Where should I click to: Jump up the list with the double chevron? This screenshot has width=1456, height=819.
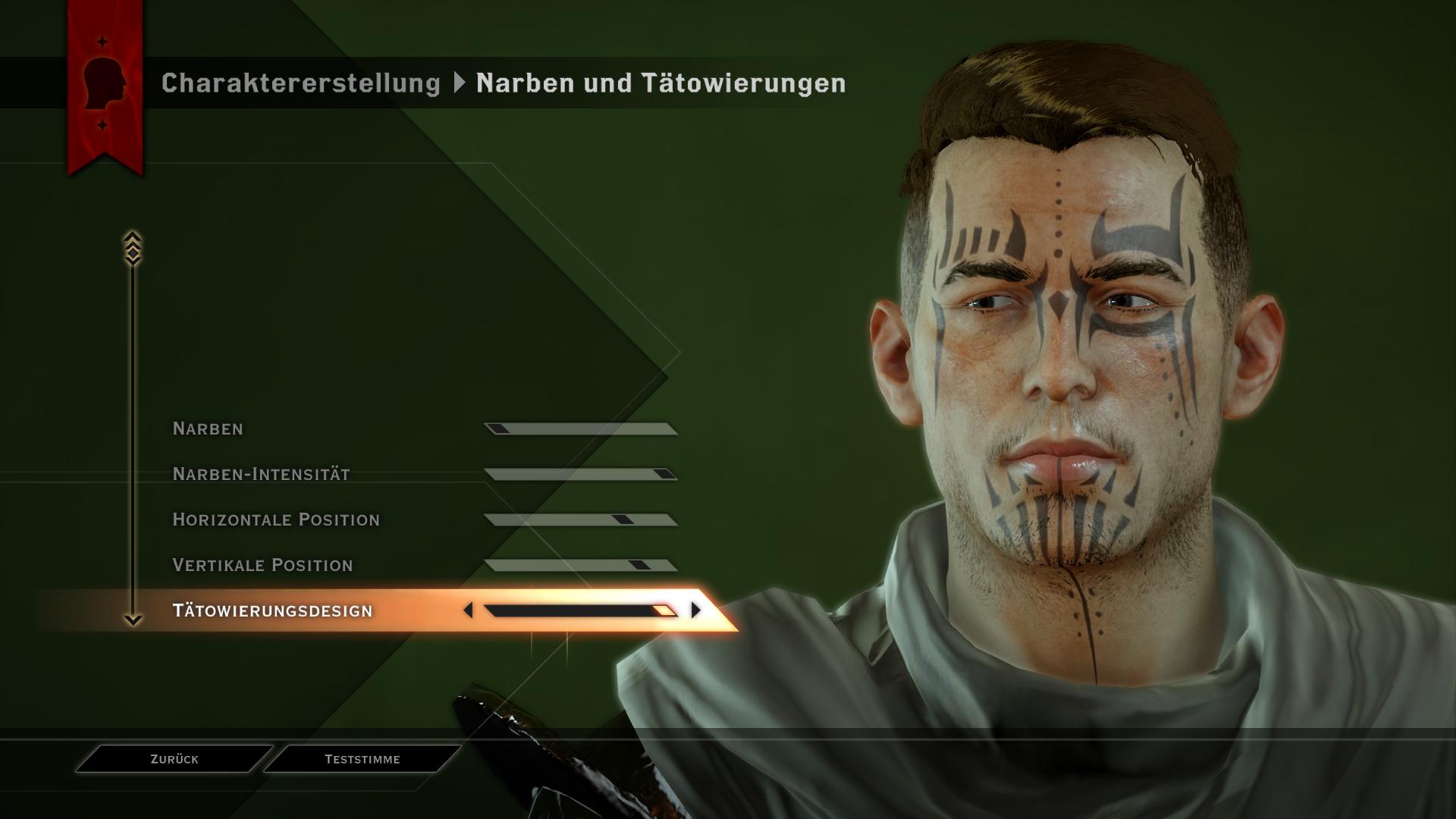pyautogui.click(x=133, y=248)
